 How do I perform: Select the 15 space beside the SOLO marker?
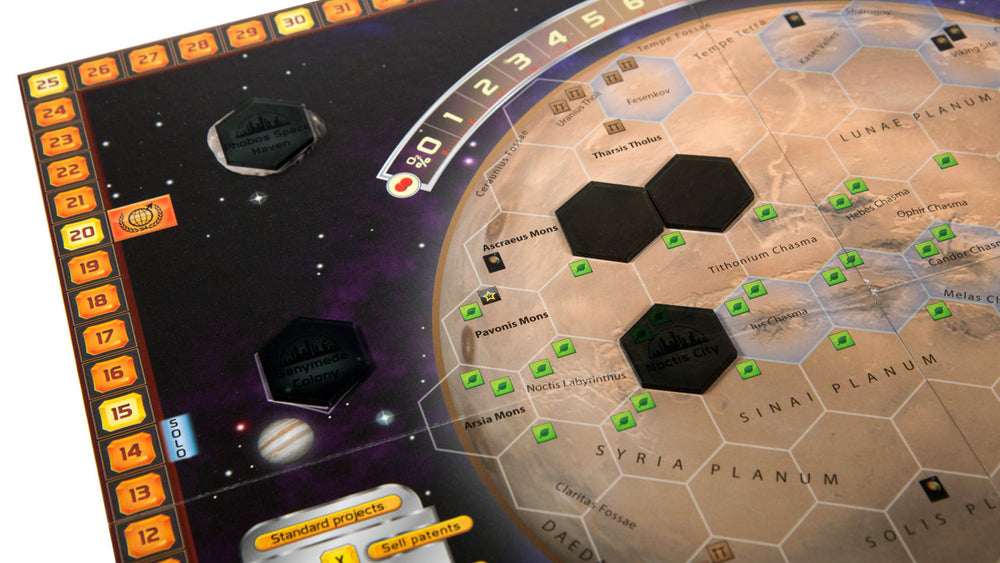[122, 412]
